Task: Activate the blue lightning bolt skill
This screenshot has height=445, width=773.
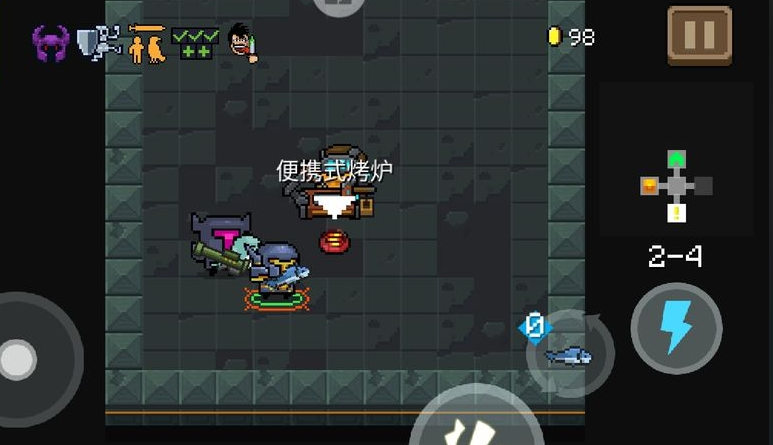Action: click(676, 329)
